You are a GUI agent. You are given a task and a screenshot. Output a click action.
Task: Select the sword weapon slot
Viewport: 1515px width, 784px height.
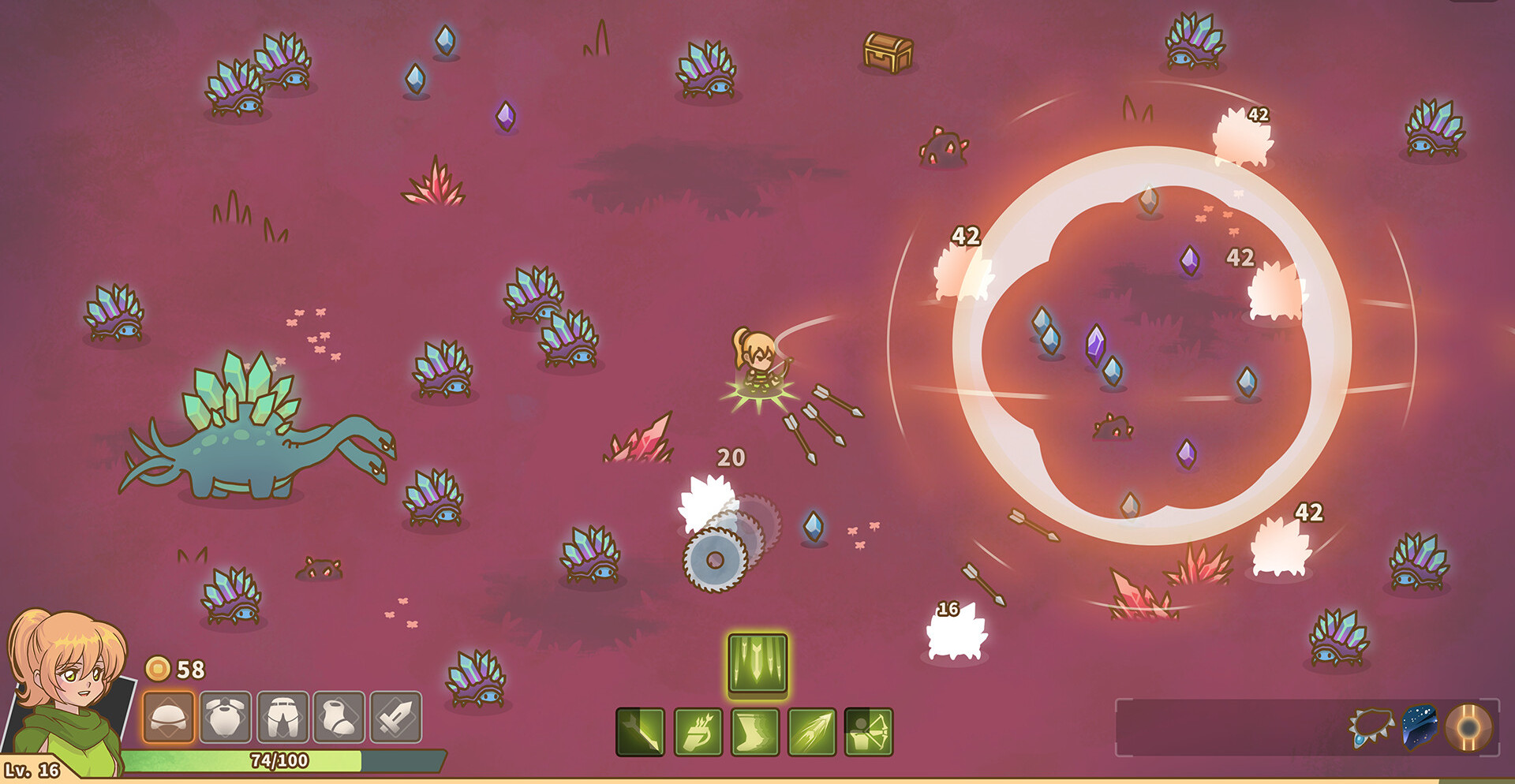pos(396,717)
